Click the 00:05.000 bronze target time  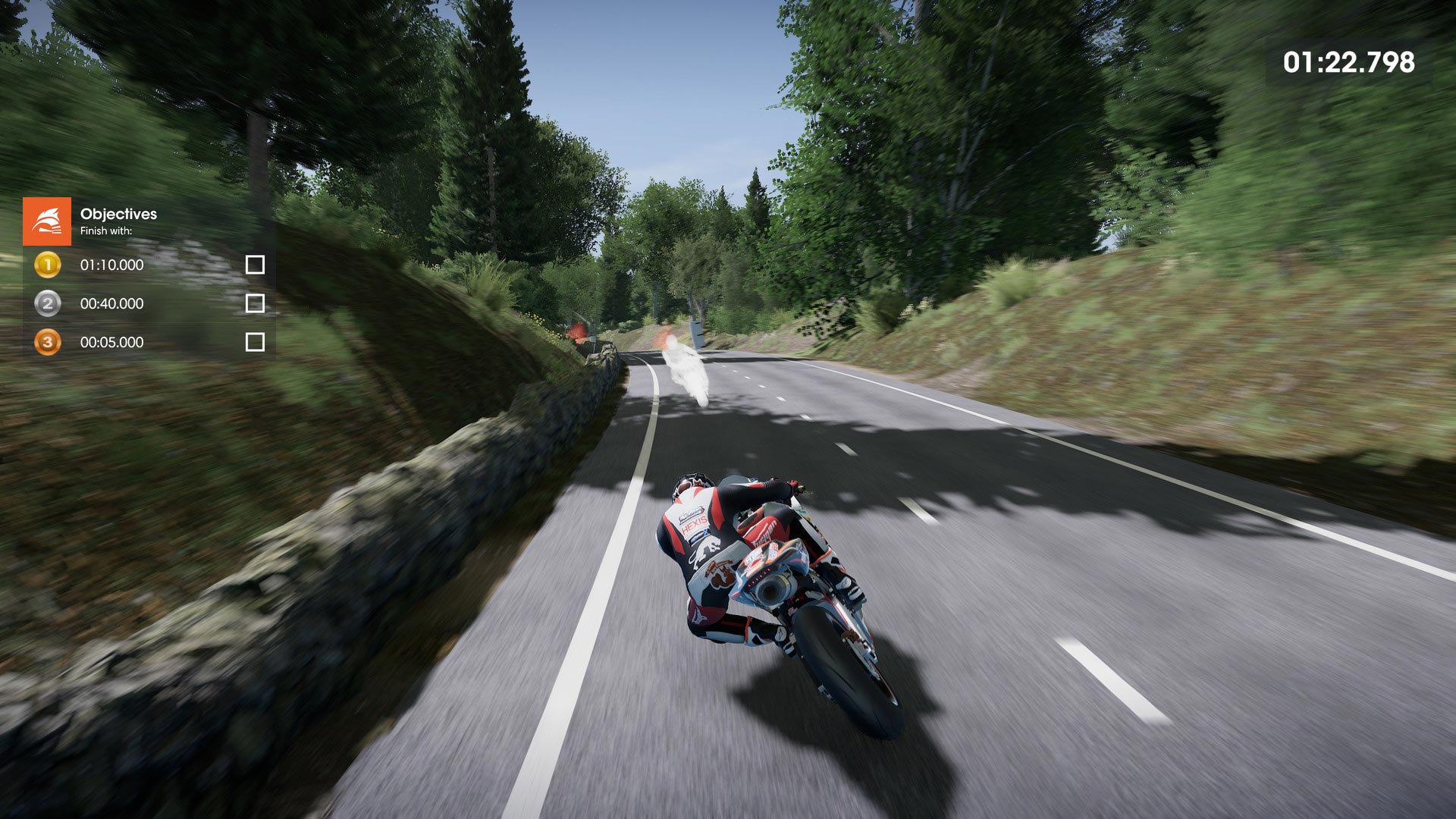pyautogui.click(x=111, y=342)
